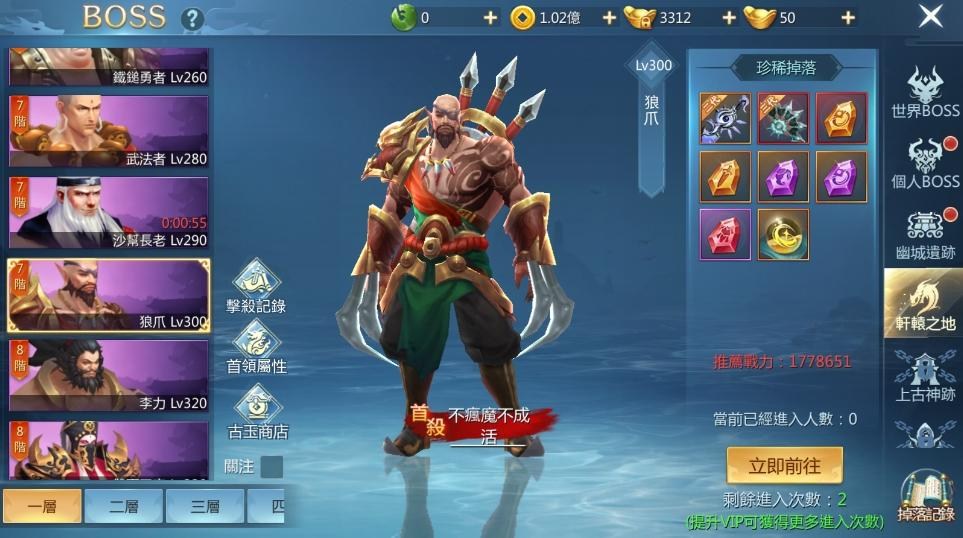Go to 幽城遺跡 category
Screen dimensions: 963x538
point(925,236)
